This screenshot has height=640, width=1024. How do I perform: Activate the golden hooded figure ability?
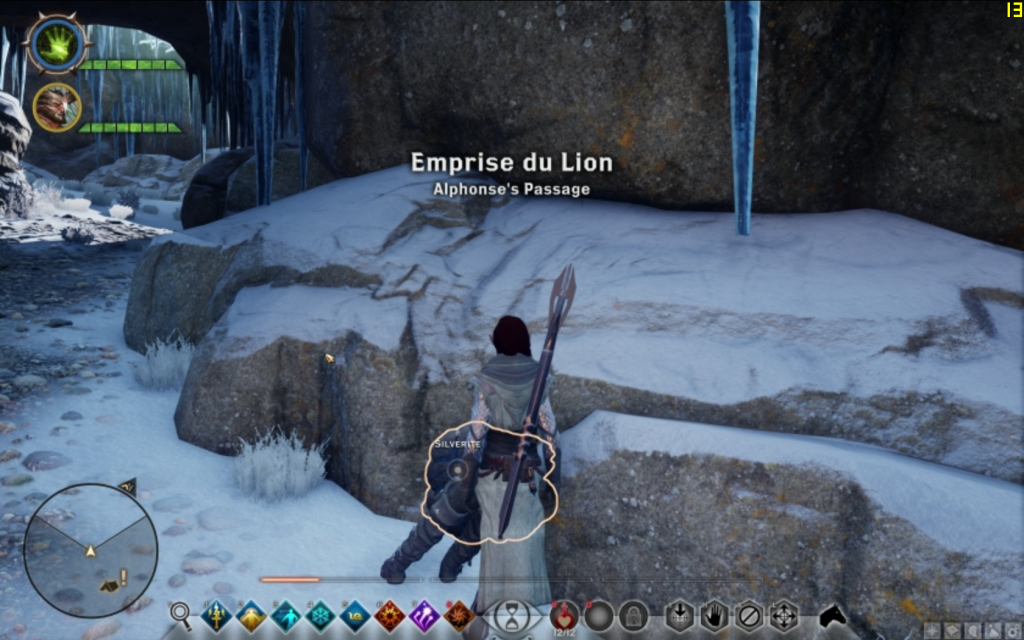click(x=251, y=615)
